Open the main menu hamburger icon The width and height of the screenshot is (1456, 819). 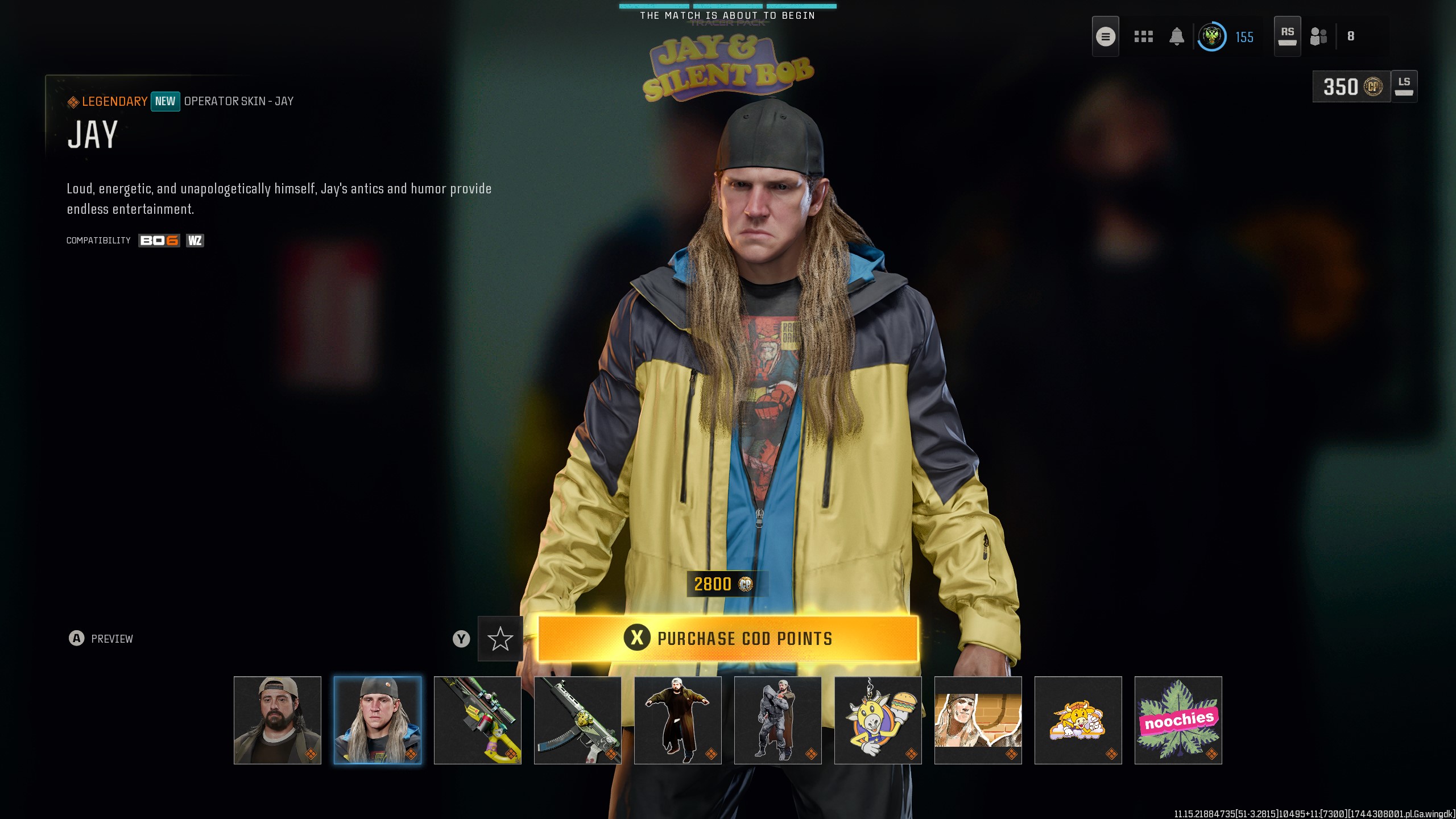tap(1105, 37)
